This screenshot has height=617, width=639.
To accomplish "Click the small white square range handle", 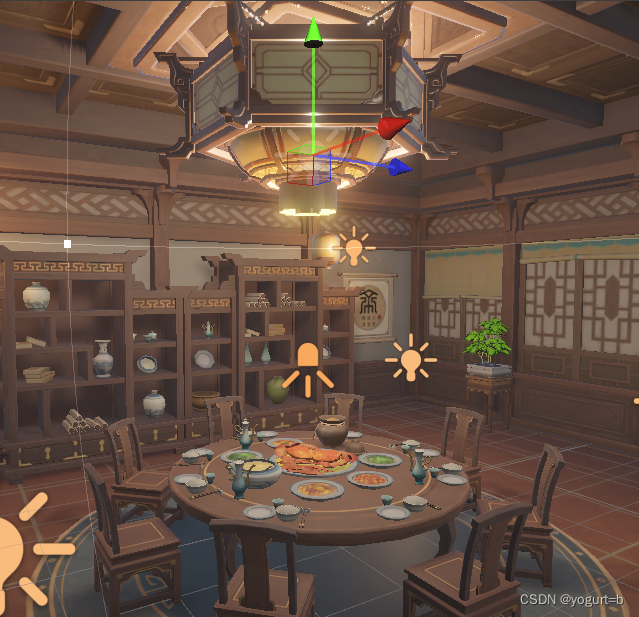I will [x=68, y=243].
